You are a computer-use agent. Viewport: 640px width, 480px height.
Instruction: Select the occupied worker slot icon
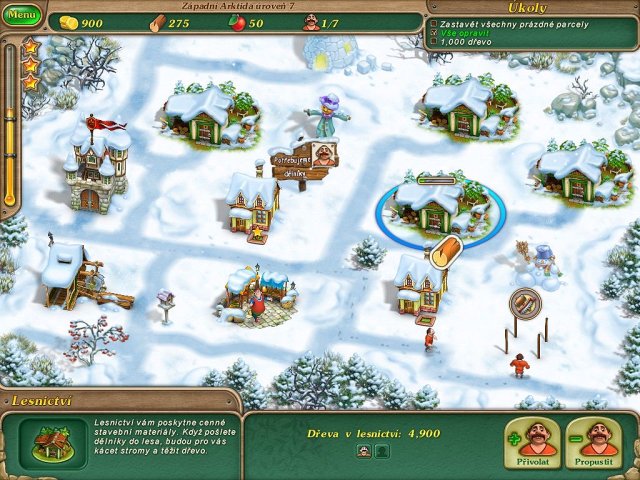click(364, 452)
